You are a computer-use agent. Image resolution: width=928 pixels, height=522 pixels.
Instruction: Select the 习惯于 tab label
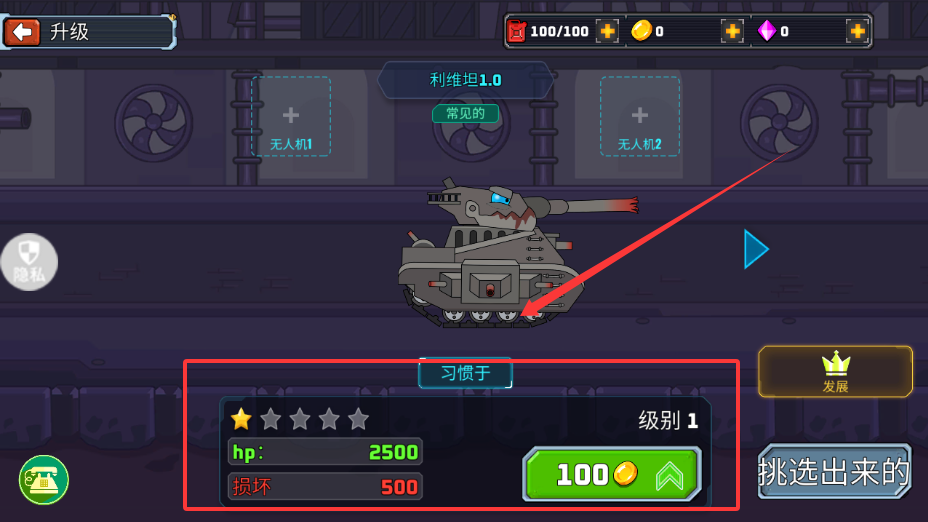point(465,374)
